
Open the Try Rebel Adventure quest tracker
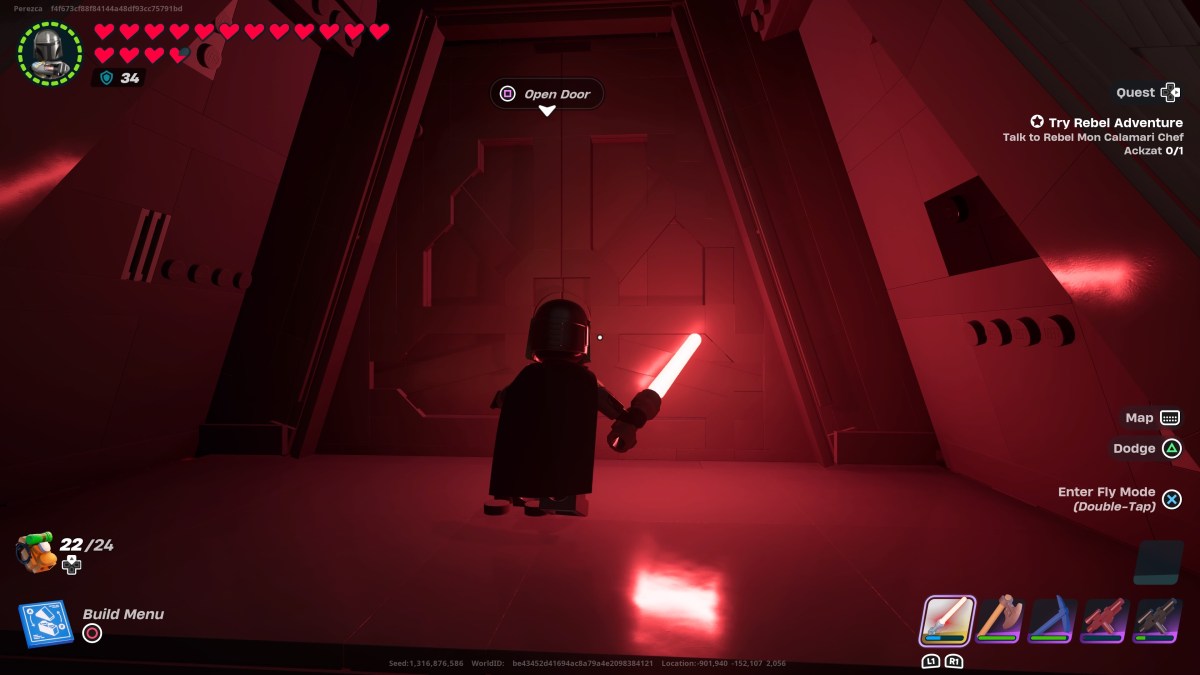pyautogui.click(x=1099, y=122)
